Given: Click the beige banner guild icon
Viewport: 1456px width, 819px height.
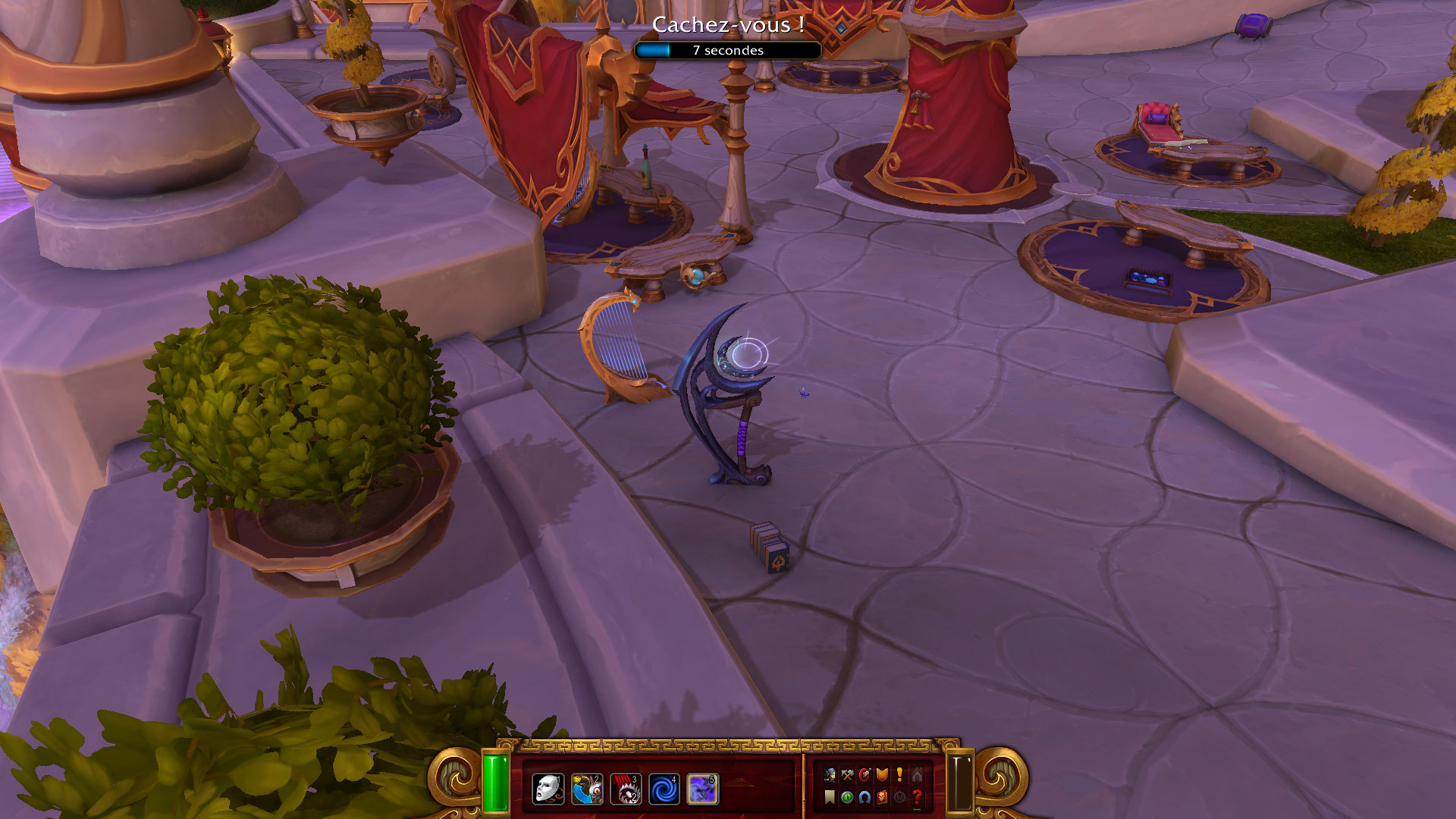Looking at the screenshot, I should (x=830, y=797).
